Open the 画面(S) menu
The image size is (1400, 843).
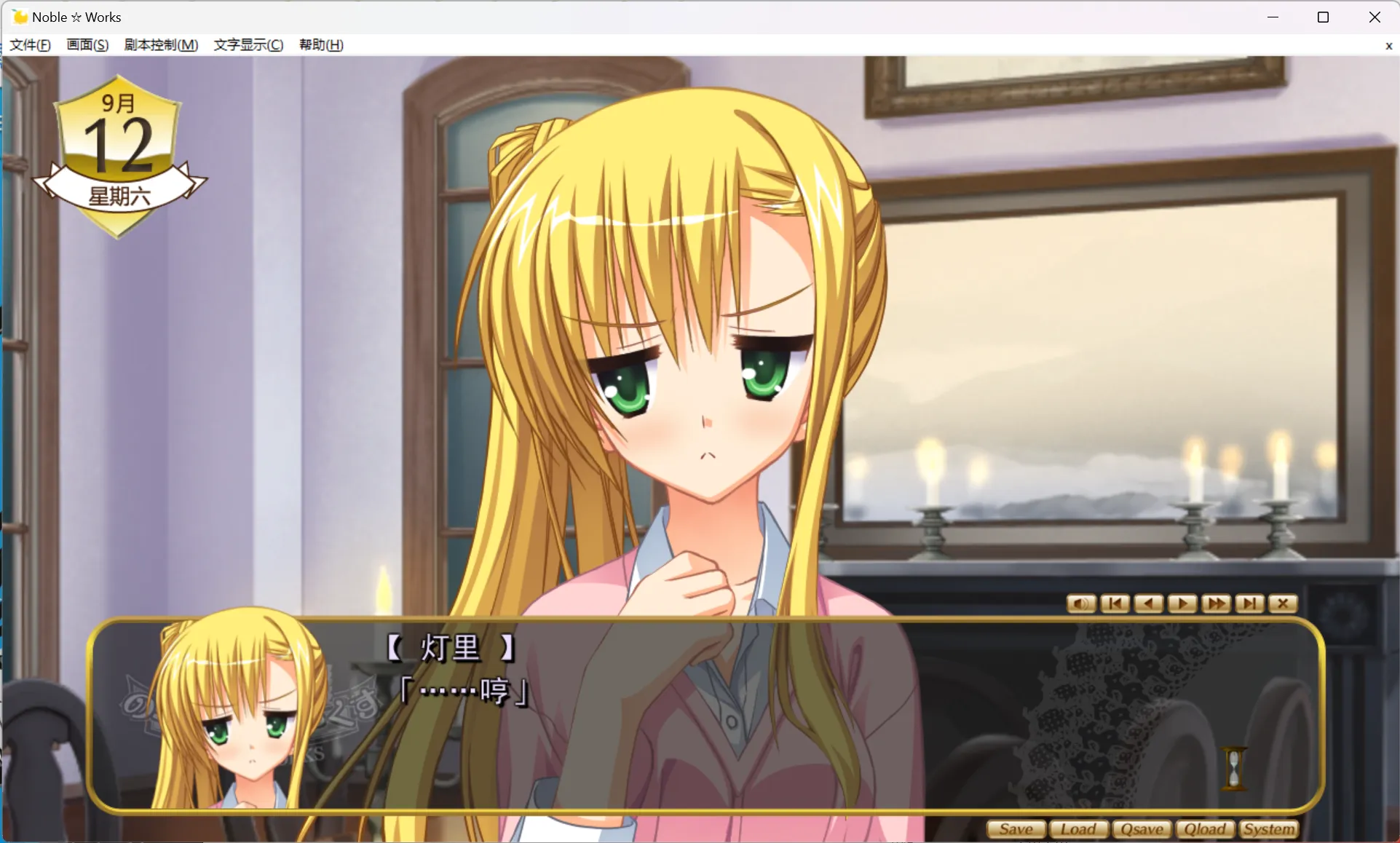click(87, 44)
